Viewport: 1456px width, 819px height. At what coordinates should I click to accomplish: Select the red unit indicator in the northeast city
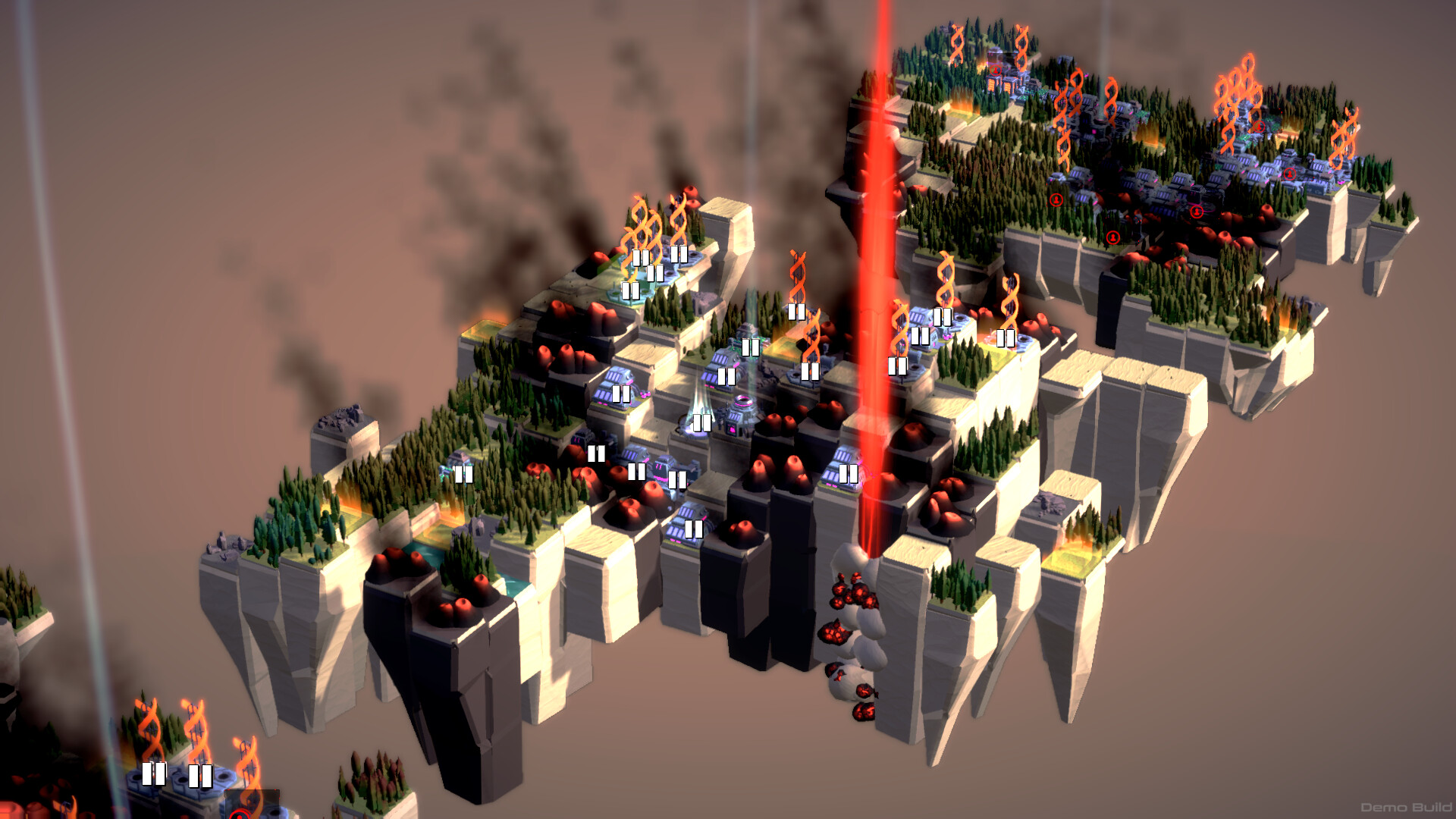(x=1290, y=174)
